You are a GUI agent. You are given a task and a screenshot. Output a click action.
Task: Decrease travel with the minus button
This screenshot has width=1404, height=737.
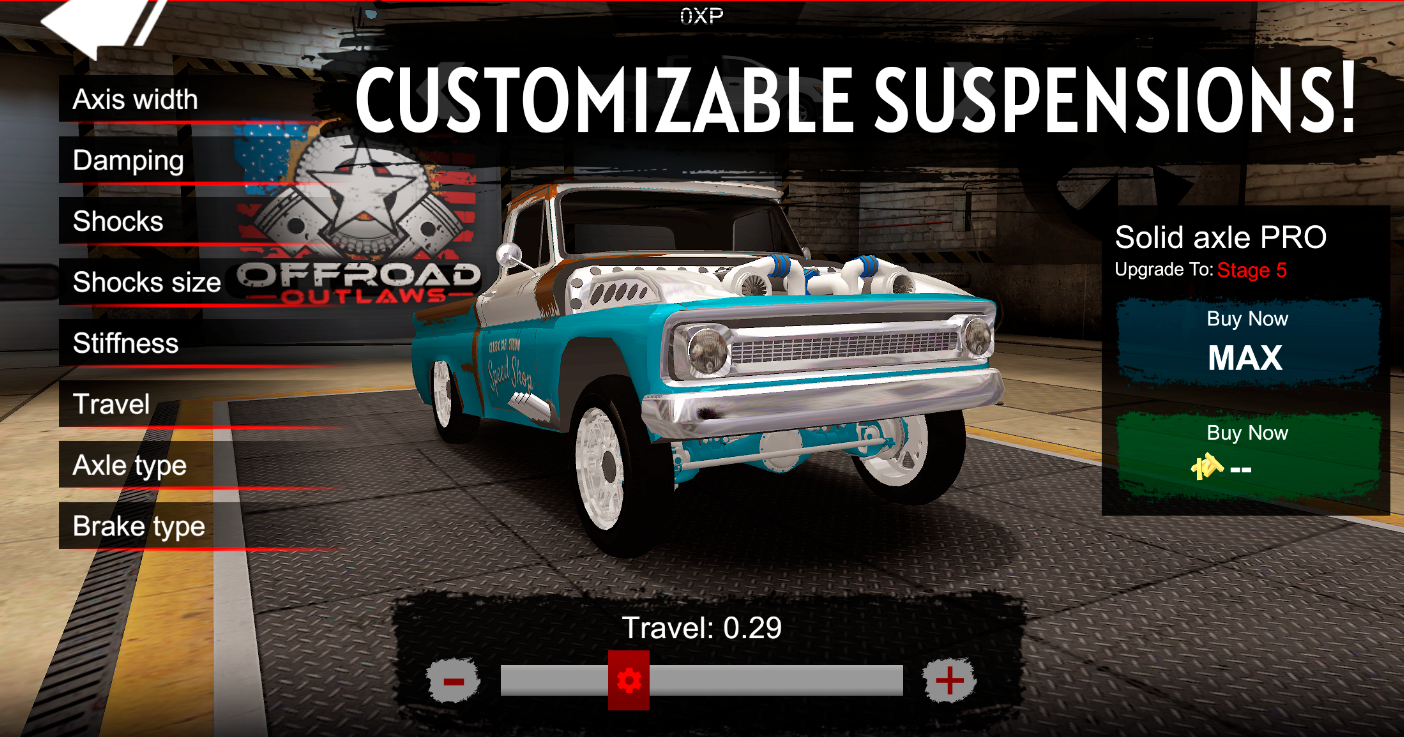pyautogui.click(x=453, y=681)
